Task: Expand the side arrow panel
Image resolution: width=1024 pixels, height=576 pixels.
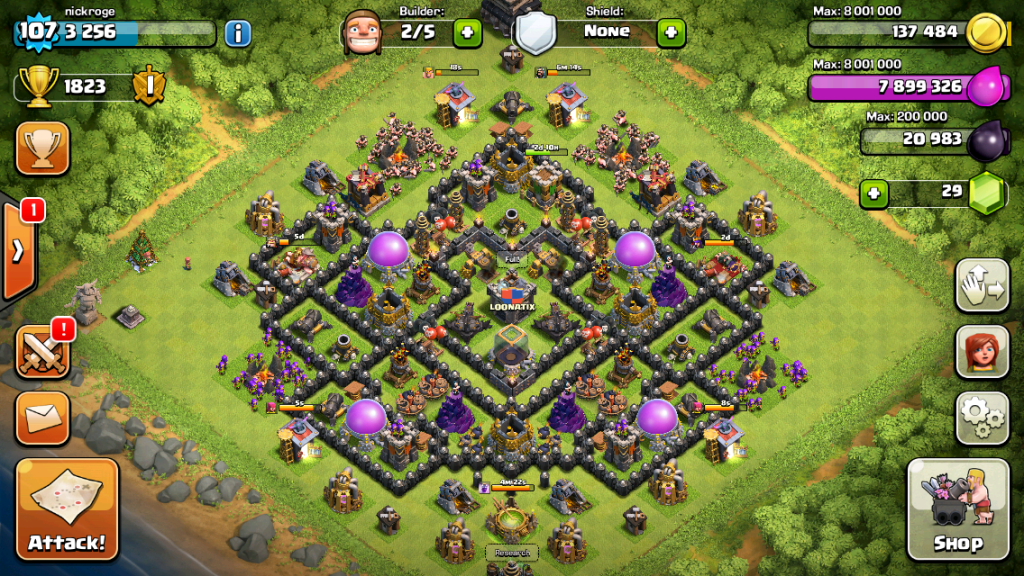Action: (18, 250)
